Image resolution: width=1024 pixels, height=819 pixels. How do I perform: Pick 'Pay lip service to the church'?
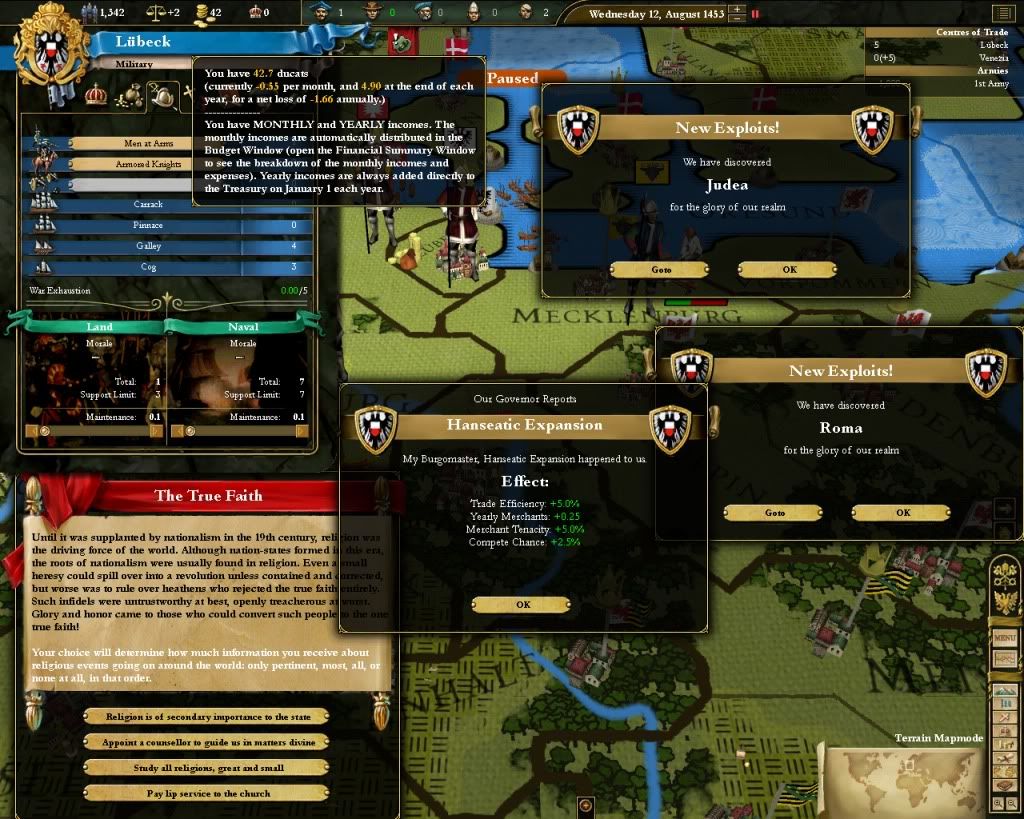point(207,793)
